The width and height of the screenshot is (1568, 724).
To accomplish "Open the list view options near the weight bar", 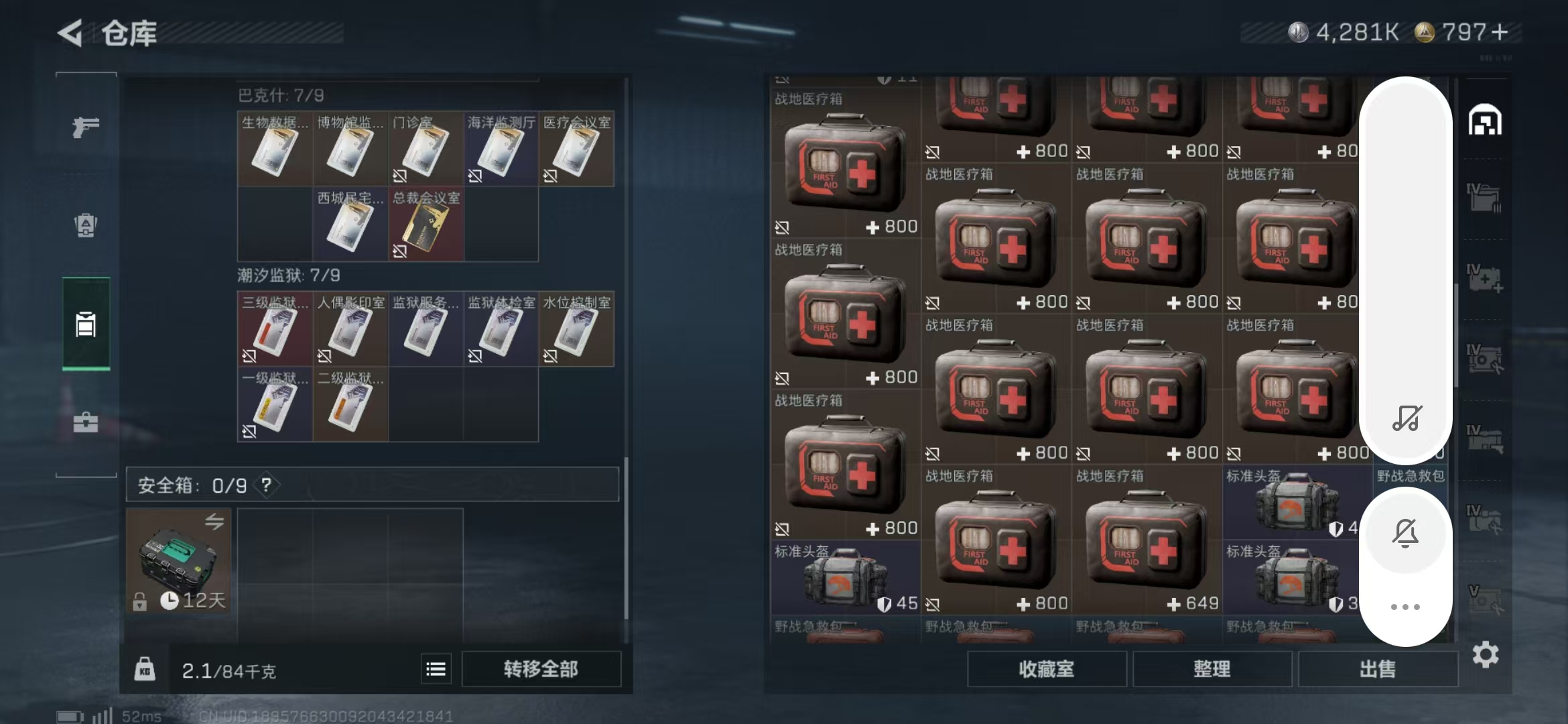I will [435, 668].
